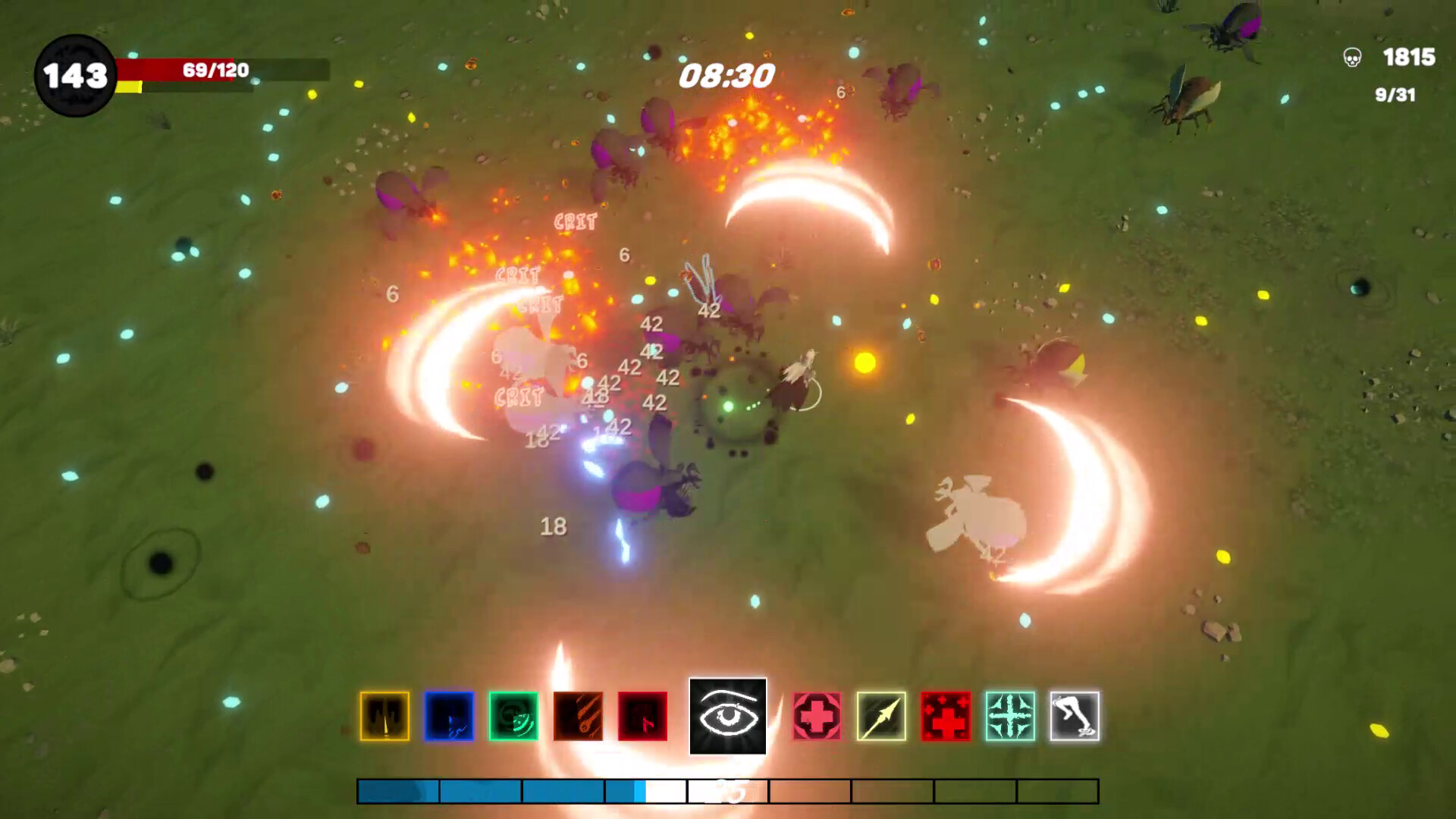Click the highlighted white eye ability

pos(726,717)
